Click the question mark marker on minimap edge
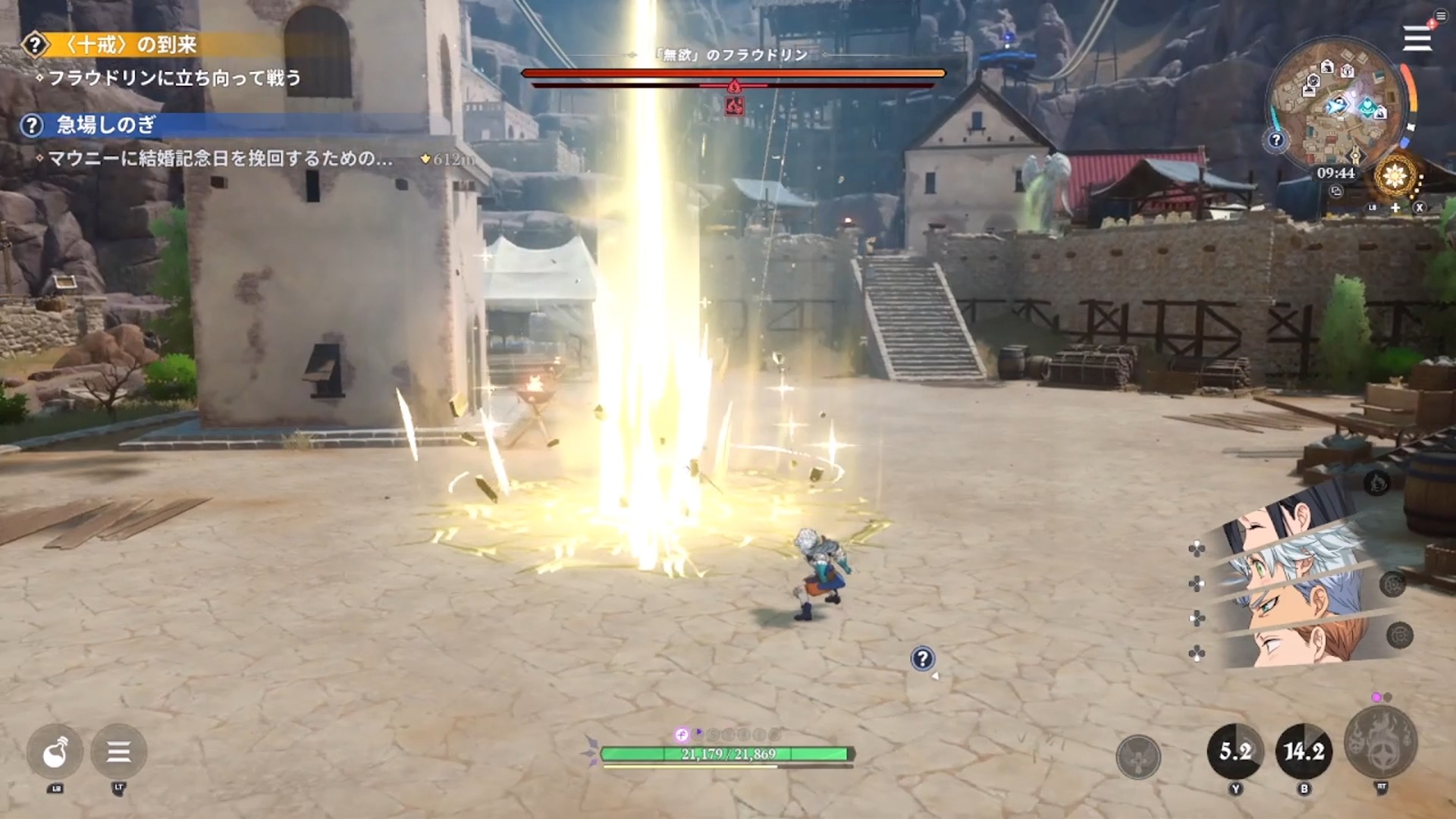 [x=1276, y=140]
